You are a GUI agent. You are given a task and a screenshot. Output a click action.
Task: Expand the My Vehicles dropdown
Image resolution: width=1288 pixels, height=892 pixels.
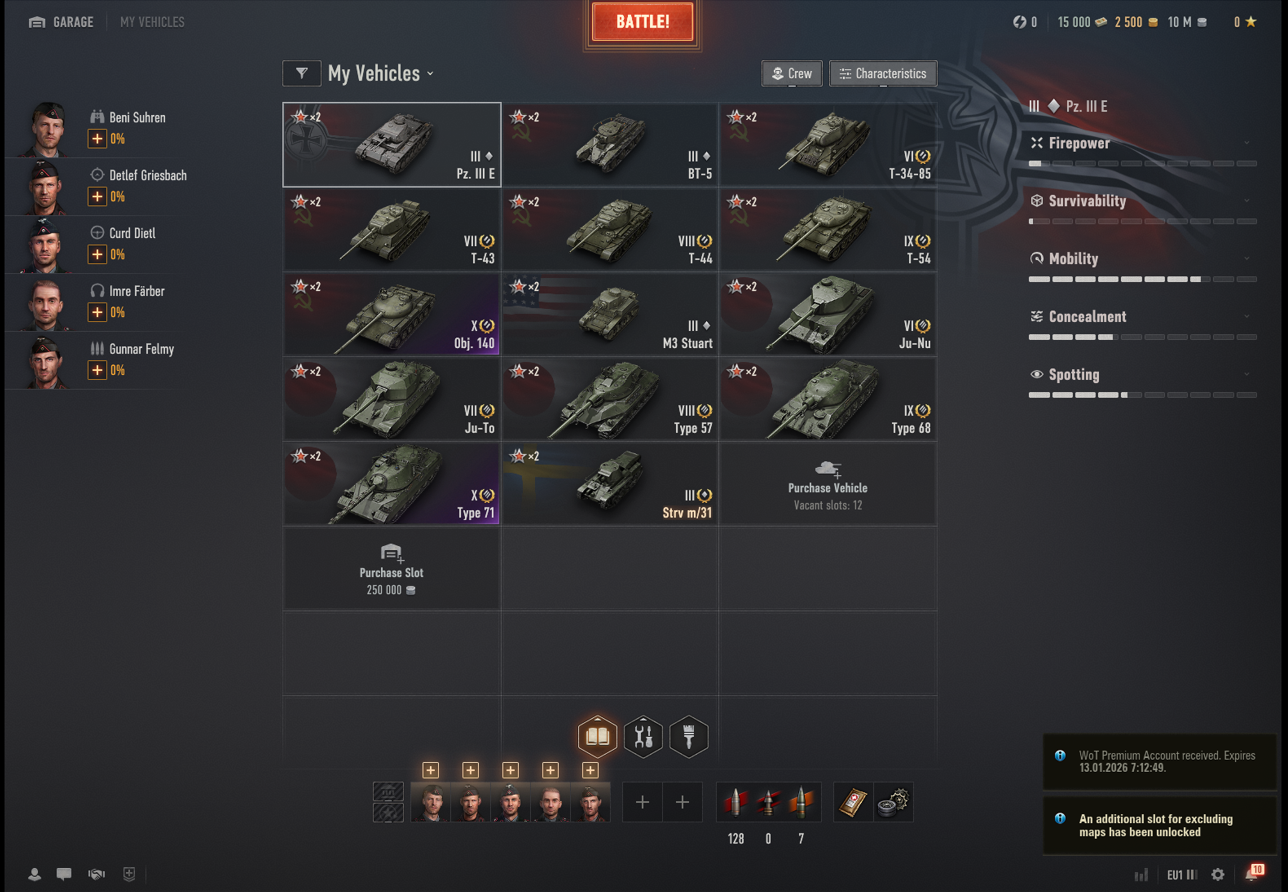(x=381, y=74)
